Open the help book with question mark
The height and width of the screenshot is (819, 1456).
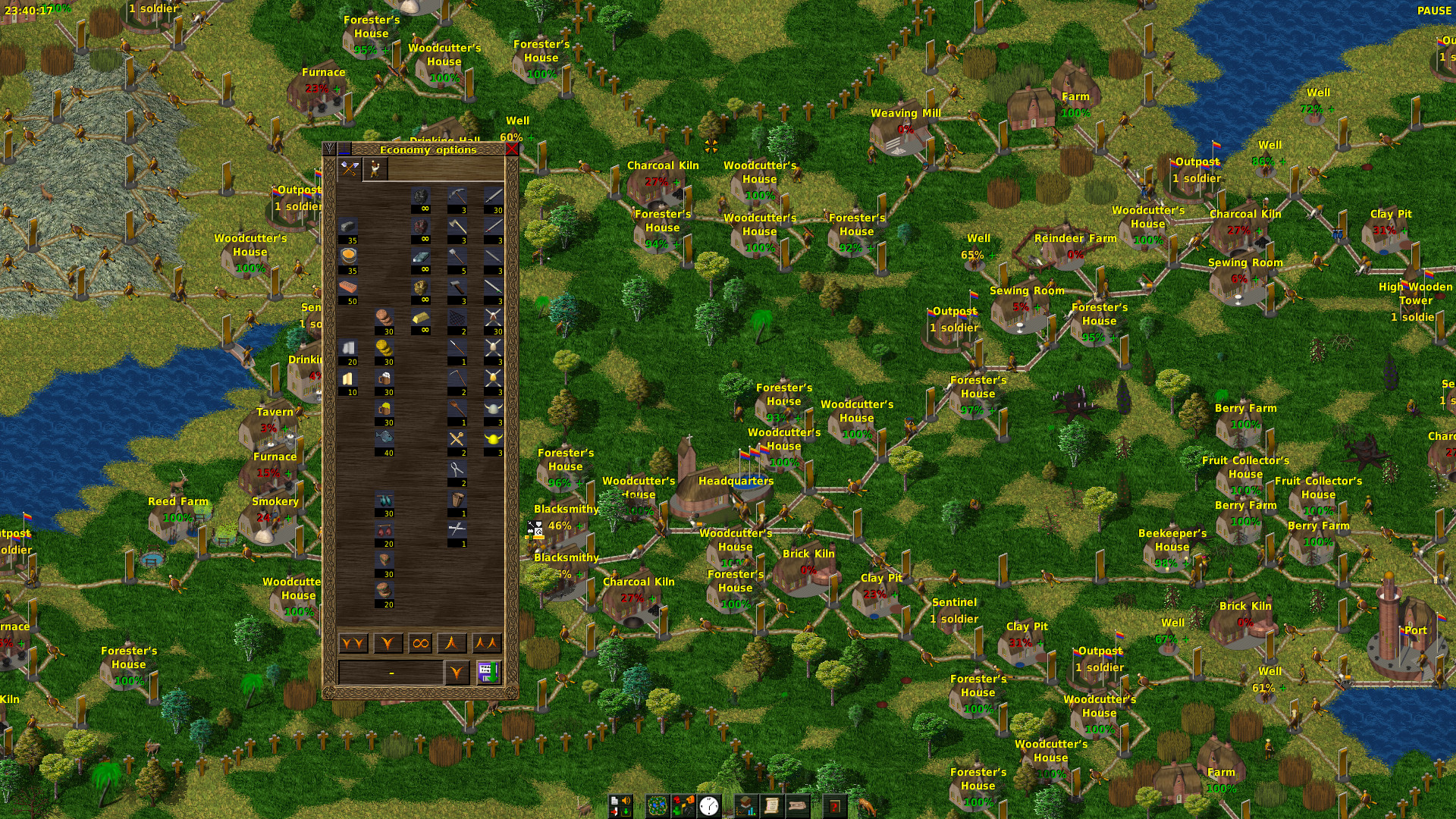point(835,805)
